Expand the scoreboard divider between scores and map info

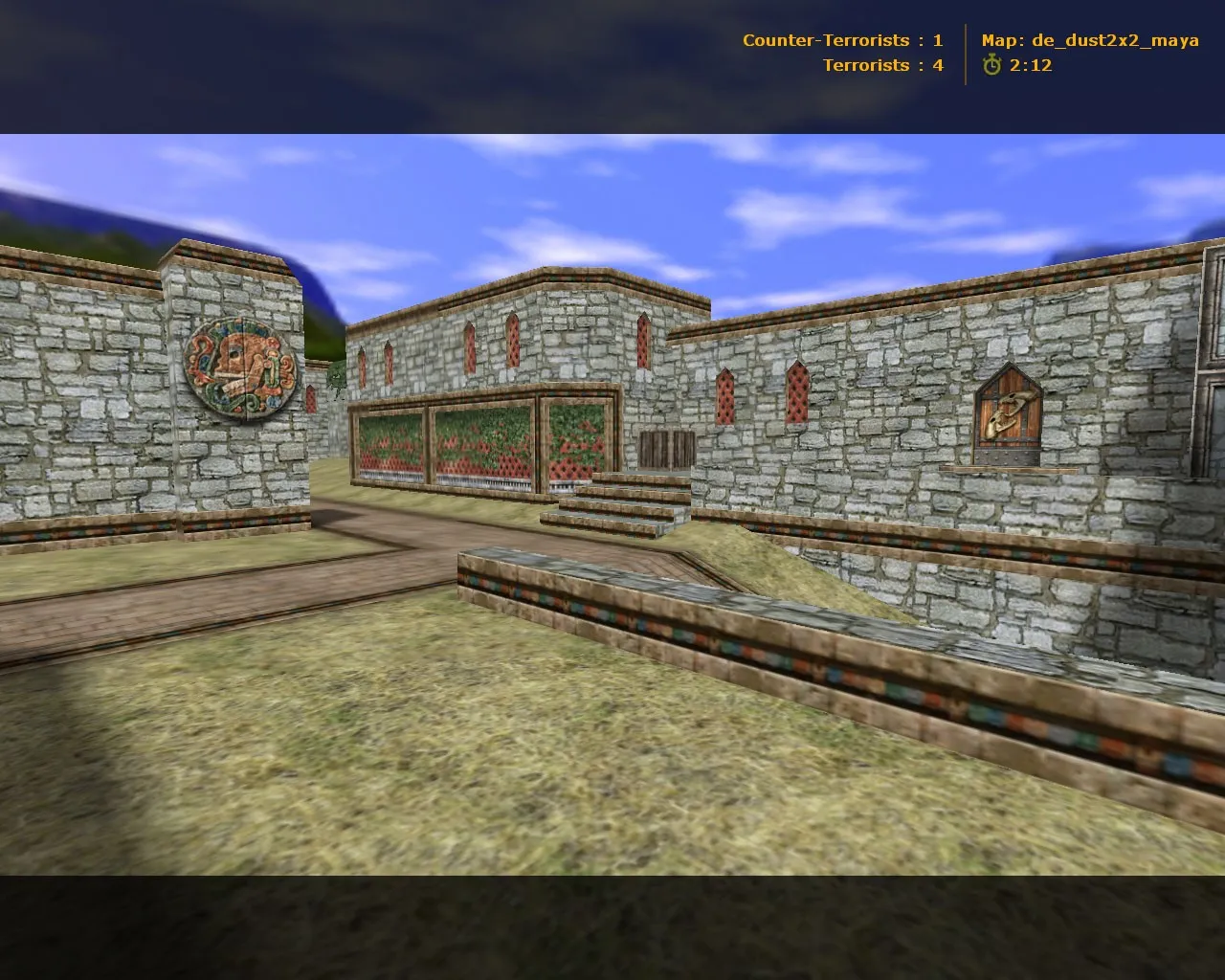tap(966, 53)
